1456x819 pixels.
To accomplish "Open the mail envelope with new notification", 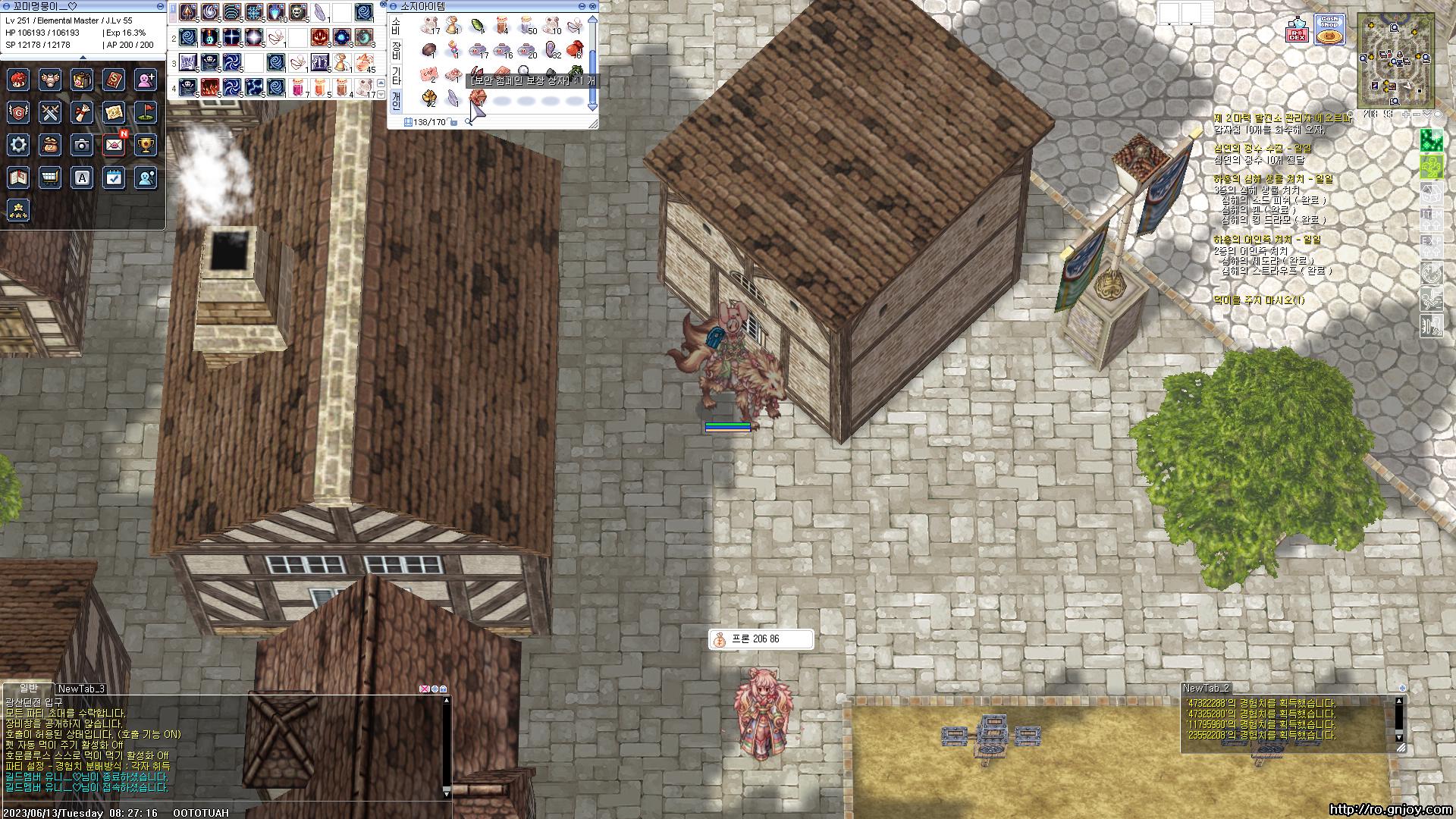I will 115,145.
